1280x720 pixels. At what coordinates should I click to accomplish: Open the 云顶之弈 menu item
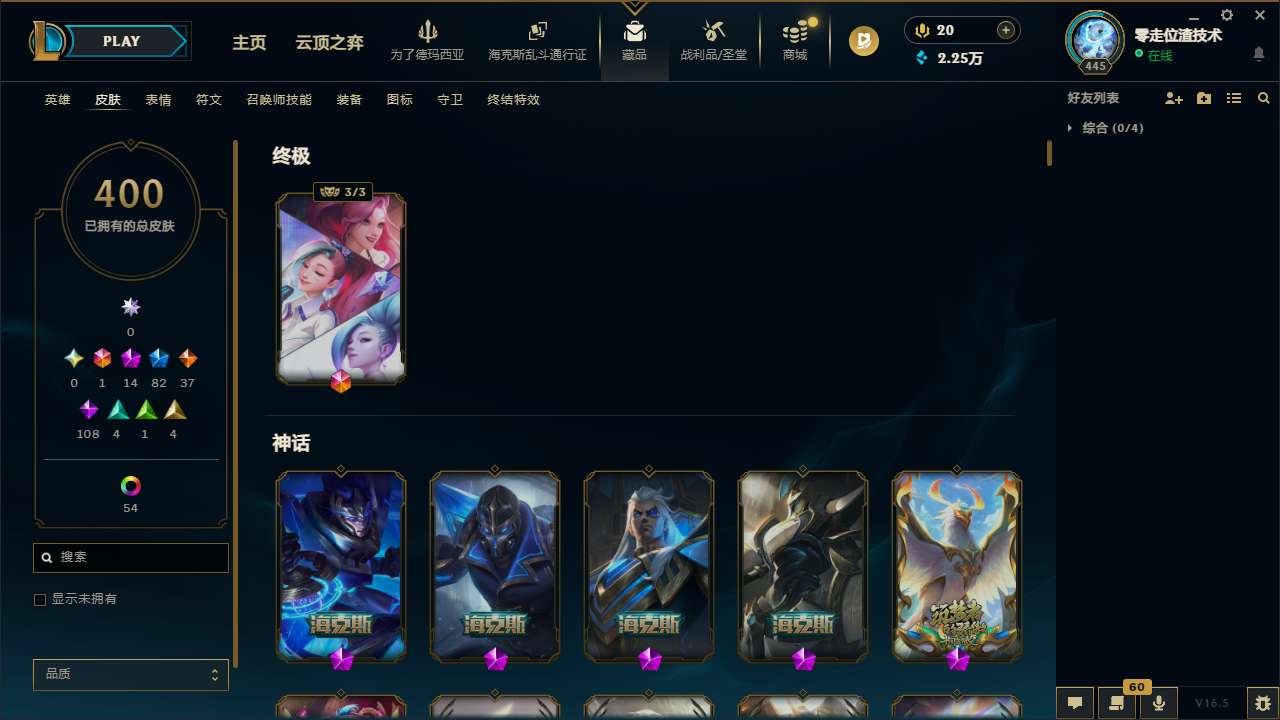click(x=330, y=43)
